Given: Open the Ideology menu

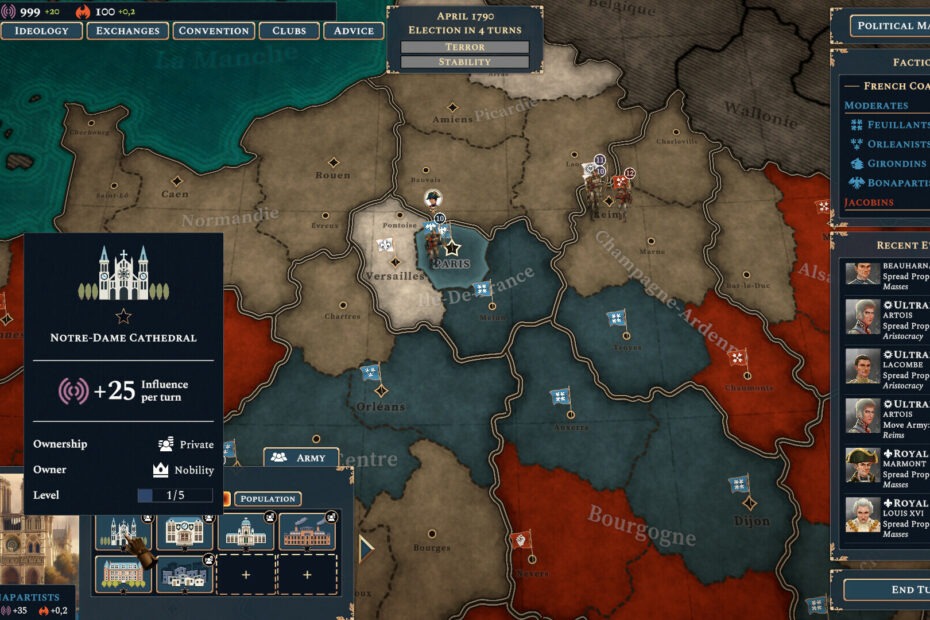Looking at the screenshot, I should 41,31.
